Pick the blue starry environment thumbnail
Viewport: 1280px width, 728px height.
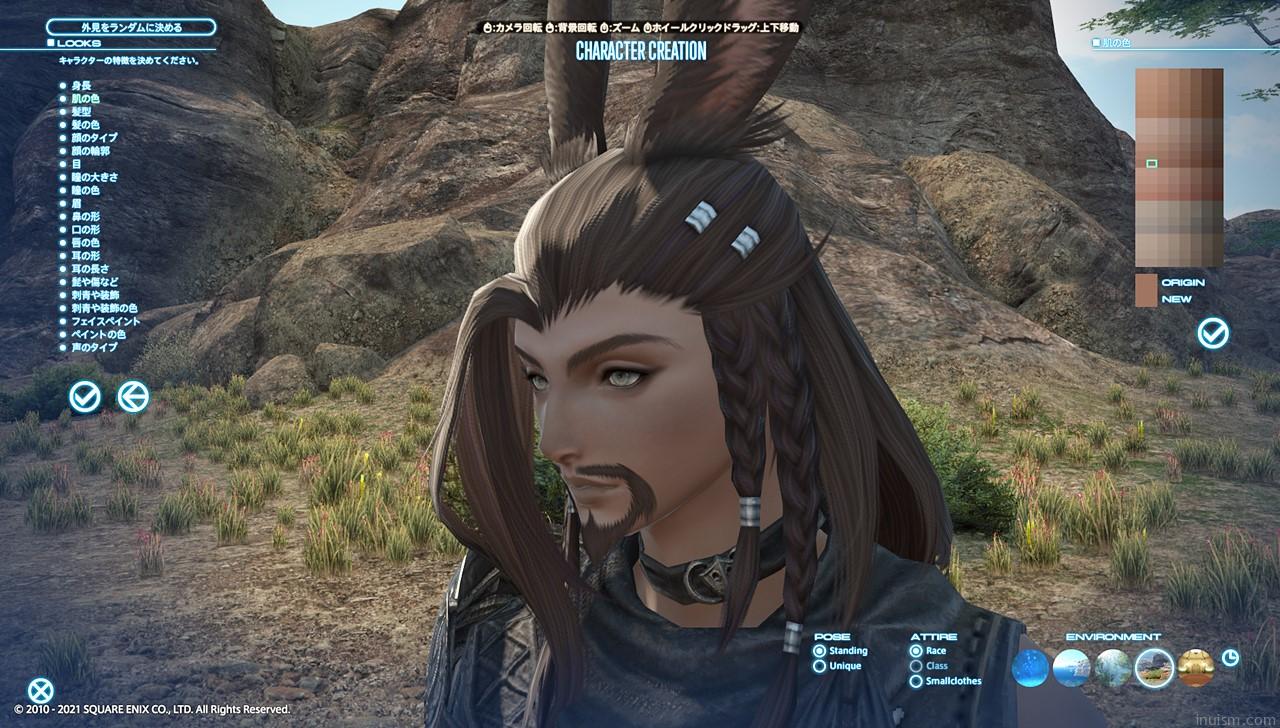(1030, 668)
